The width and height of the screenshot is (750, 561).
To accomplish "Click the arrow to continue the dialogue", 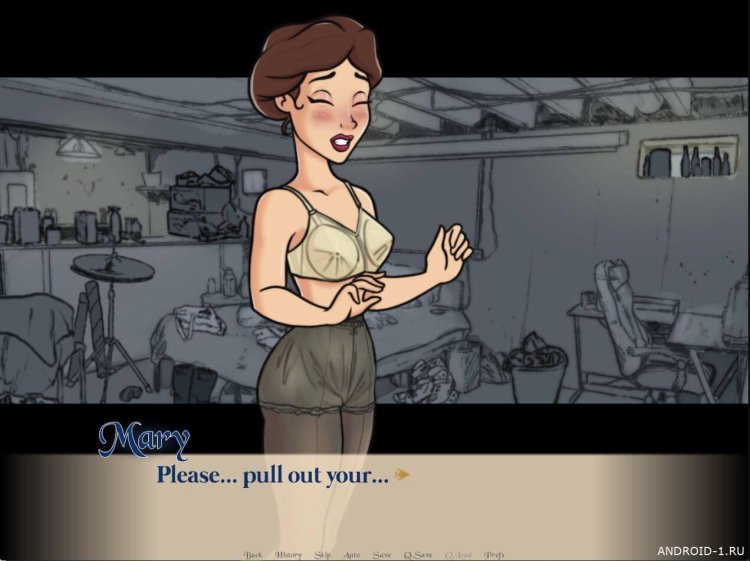I will (402, 475).
